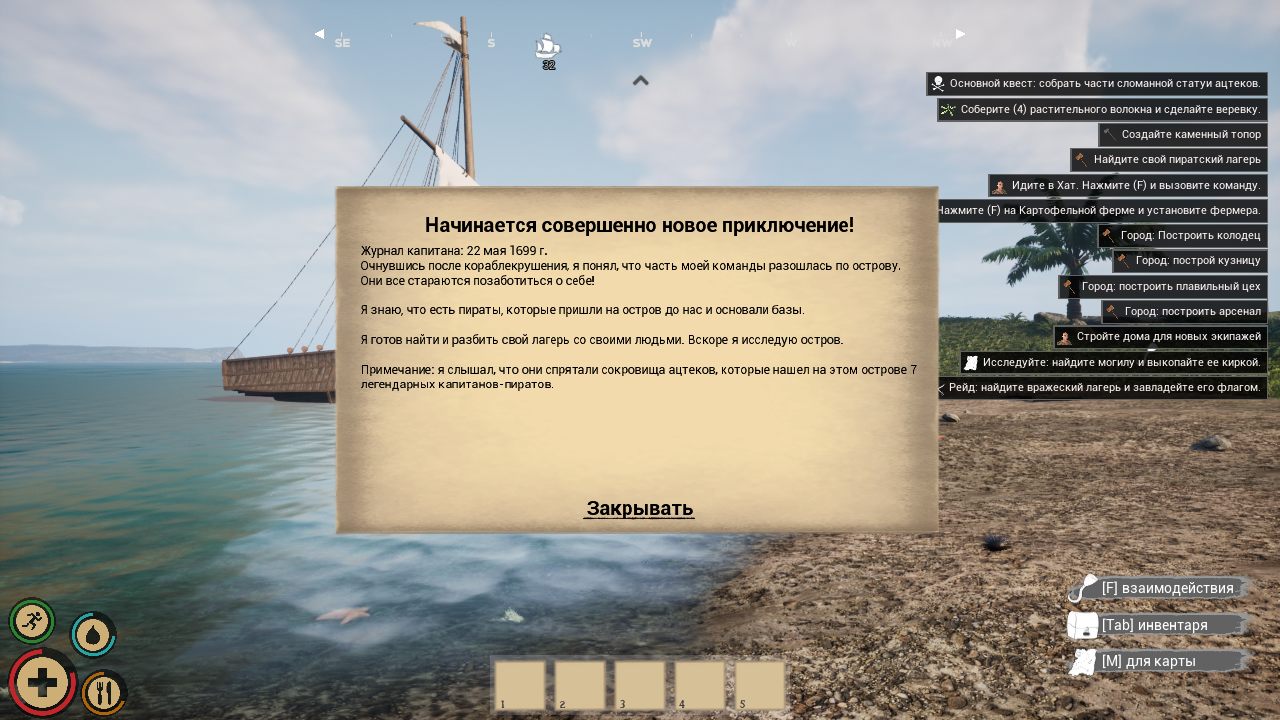
Task: Click the map icon next to the [M] prompt
Action: 1083,661
